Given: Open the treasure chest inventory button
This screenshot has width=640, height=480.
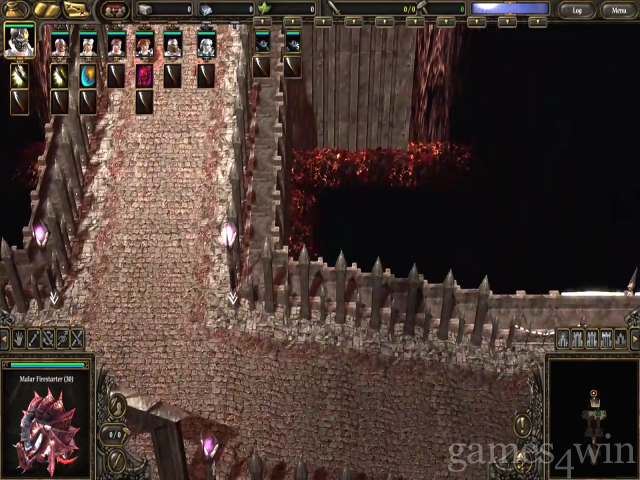Looking at the screenshot, I should pos(76,10).
